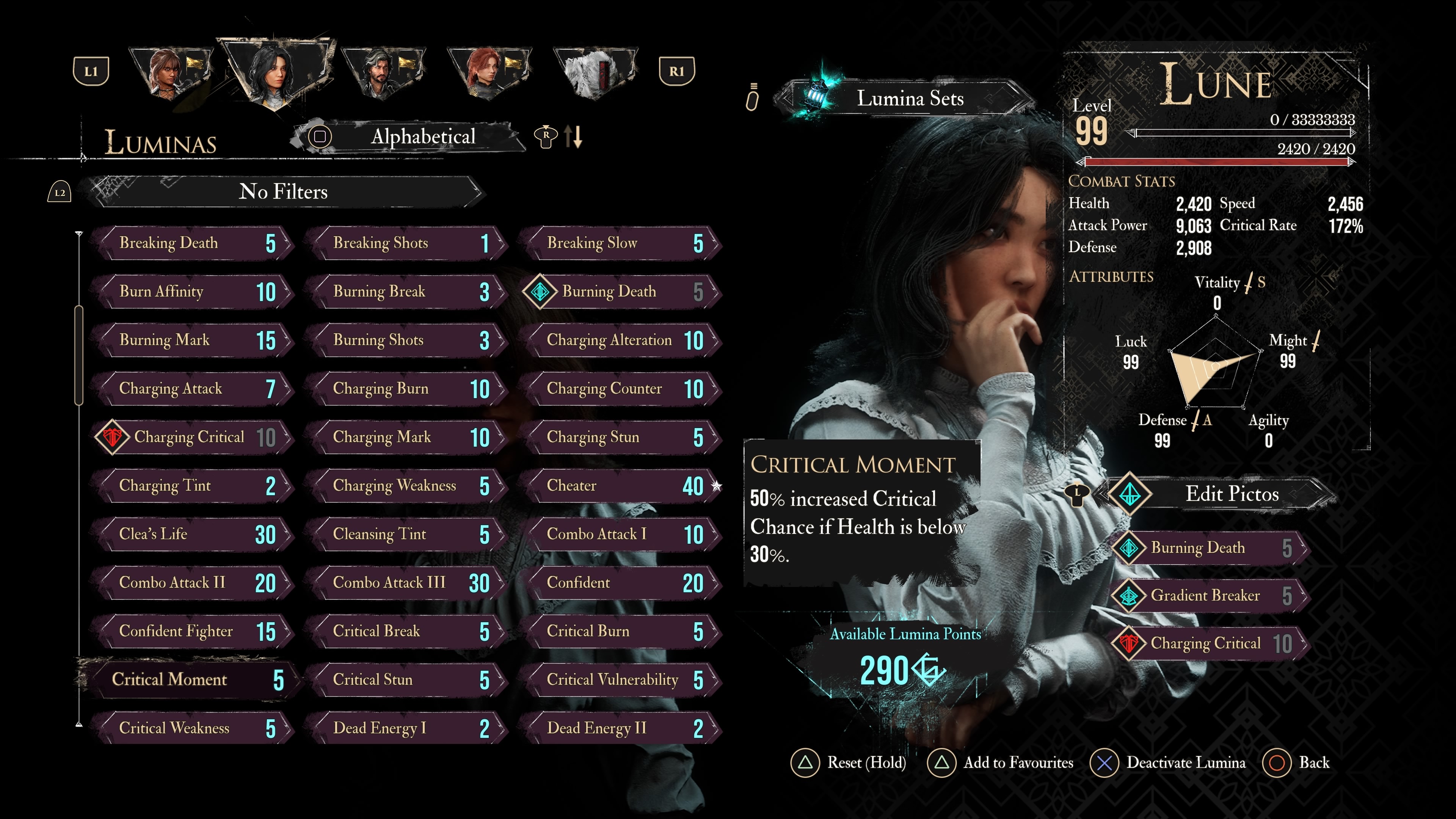Image resolution: width=1456 pixels, height=819 pixels.
Task: Select the Dead Energy II lumina
Action: tap(622, 728)
